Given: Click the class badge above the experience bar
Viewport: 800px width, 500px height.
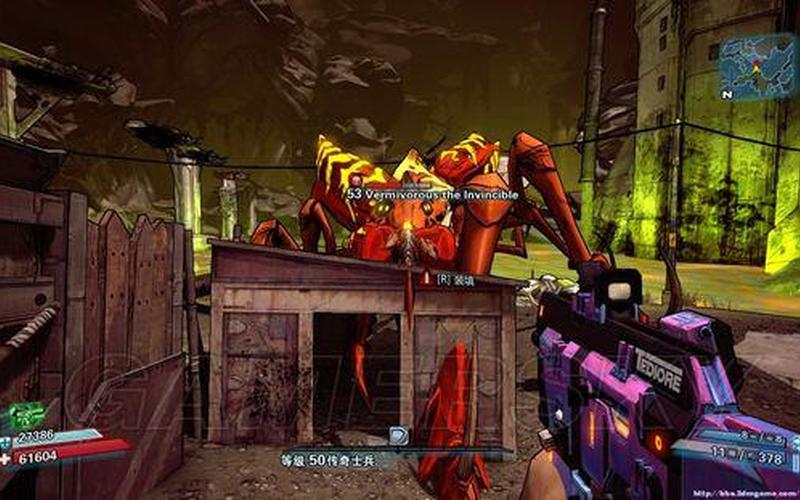Looking at the screenshot, I should click(399, 434).
